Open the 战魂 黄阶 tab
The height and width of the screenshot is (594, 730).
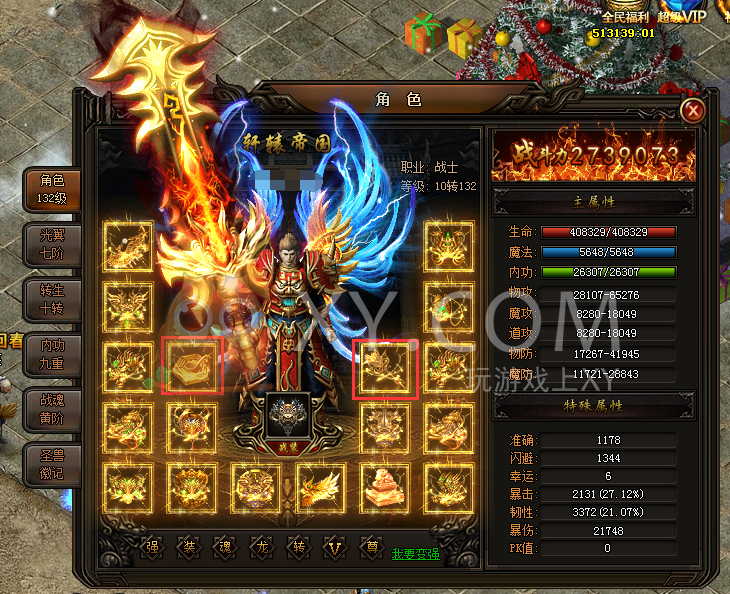[52, 408]
